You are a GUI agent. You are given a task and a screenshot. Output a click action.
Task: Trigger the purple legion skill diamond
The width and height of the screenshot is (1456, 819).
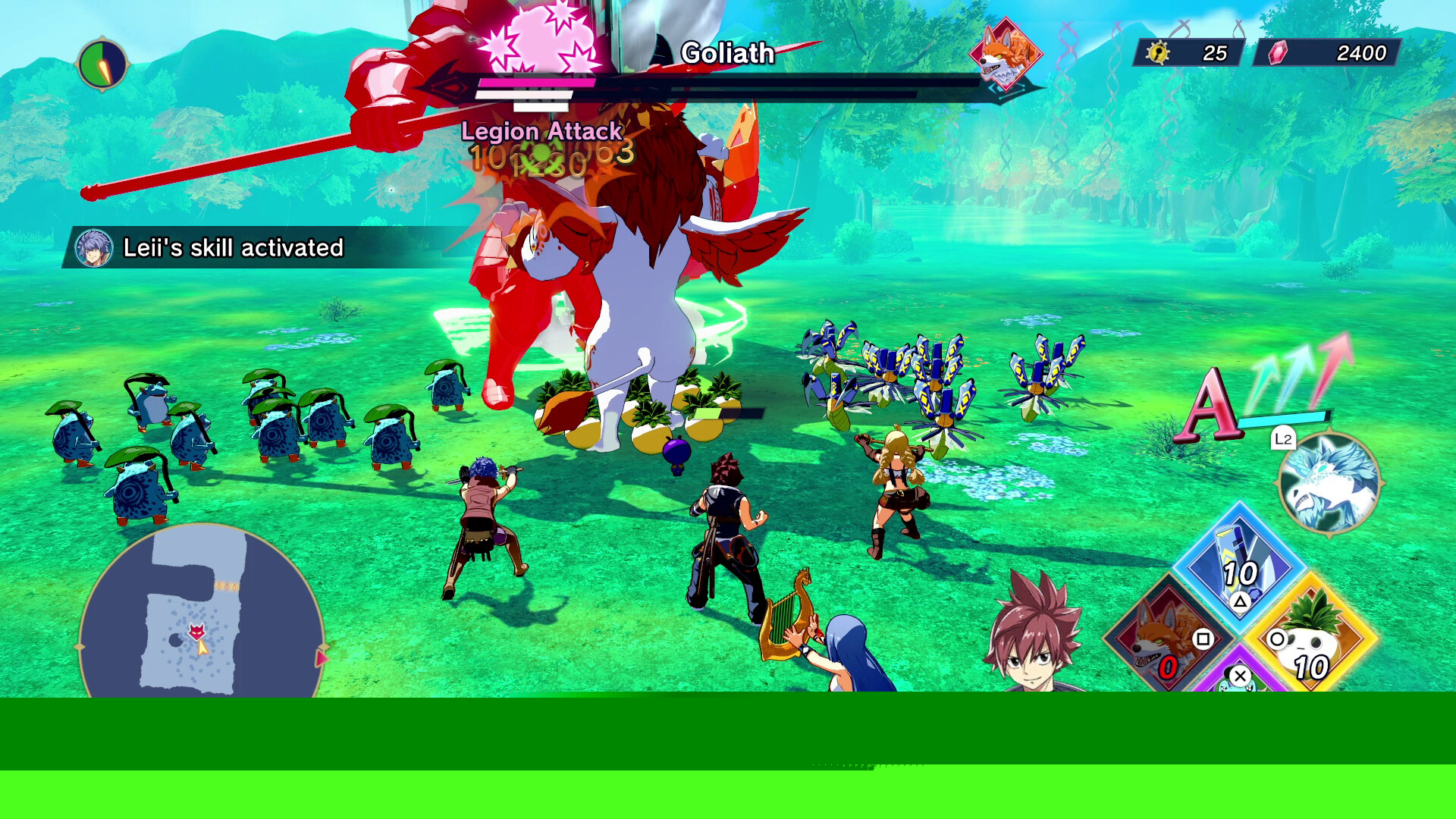1239,679
